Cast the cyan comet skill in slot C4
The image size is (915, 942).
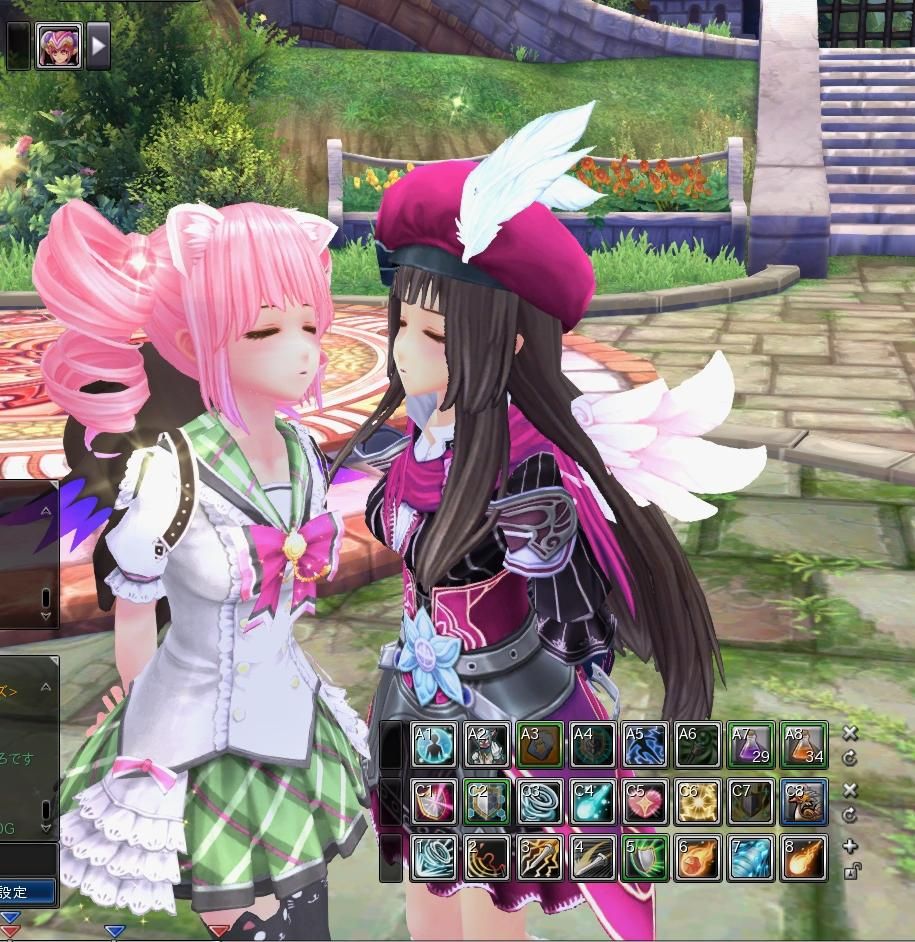click(x=593, y=802)
